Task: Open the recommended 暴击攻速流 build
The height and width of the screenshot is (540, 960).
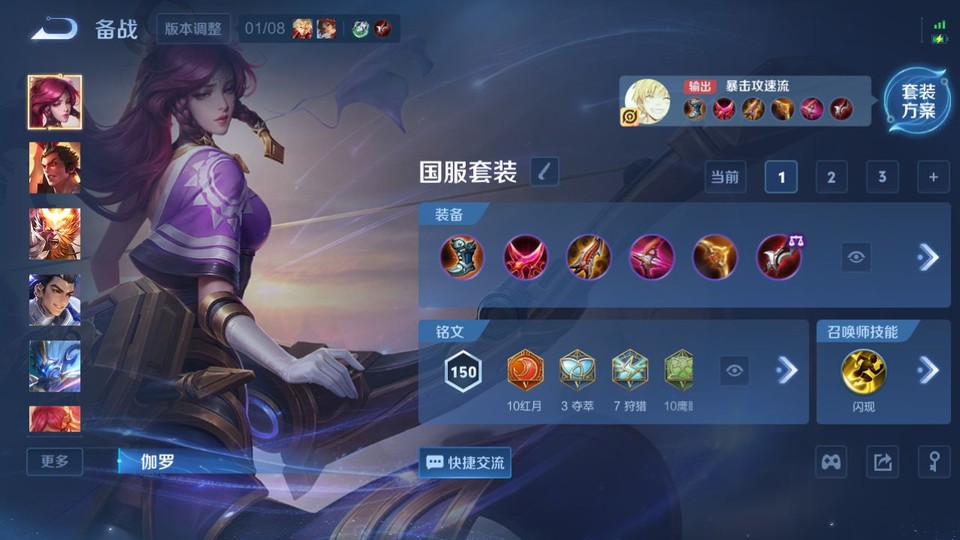Action: (x=744, y=101)
